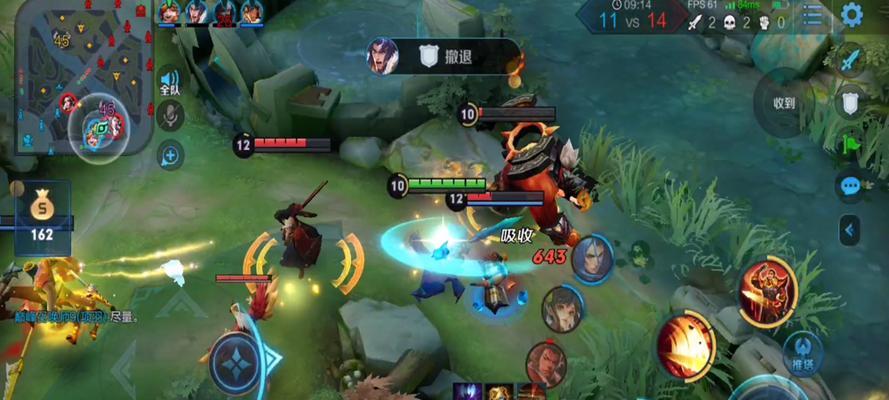Send the shield retreat signal
The image size is (889, 400).
850,101
